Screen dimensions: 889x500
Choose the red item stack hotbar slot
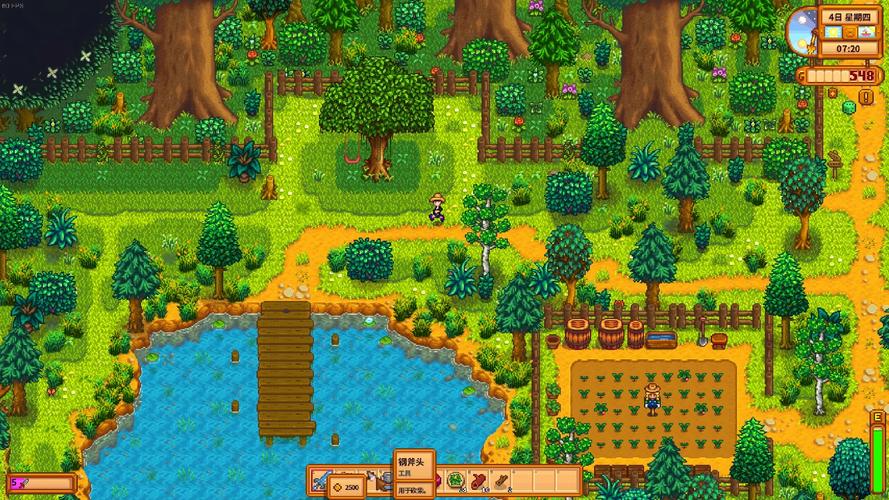[478, 481]
